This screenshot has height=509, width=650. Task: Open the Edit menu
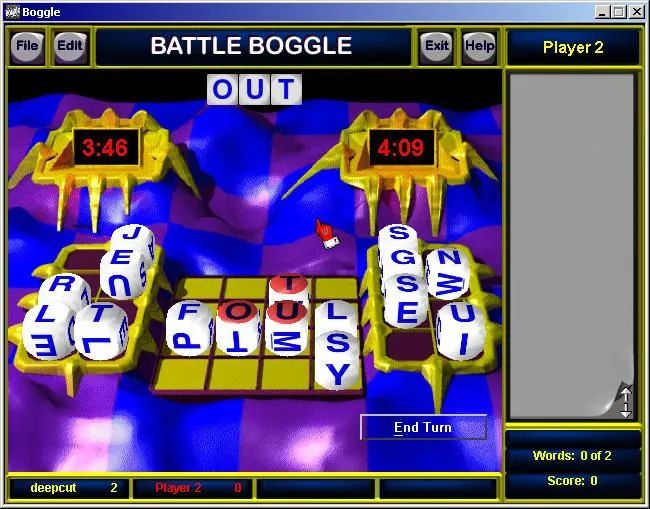point(69,46)
